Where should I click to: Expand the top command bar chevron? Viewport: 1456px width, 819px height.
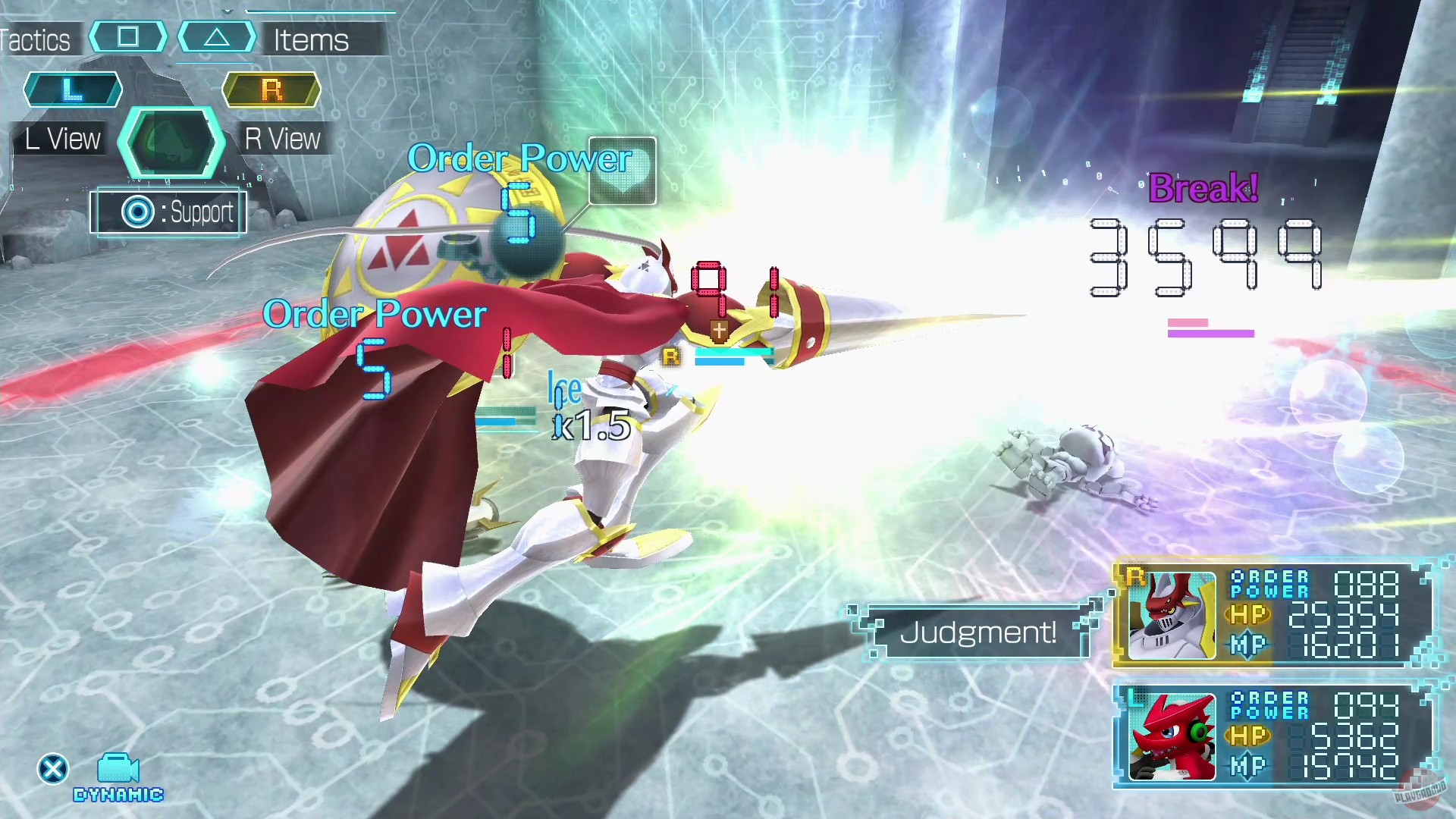[227, 11]
